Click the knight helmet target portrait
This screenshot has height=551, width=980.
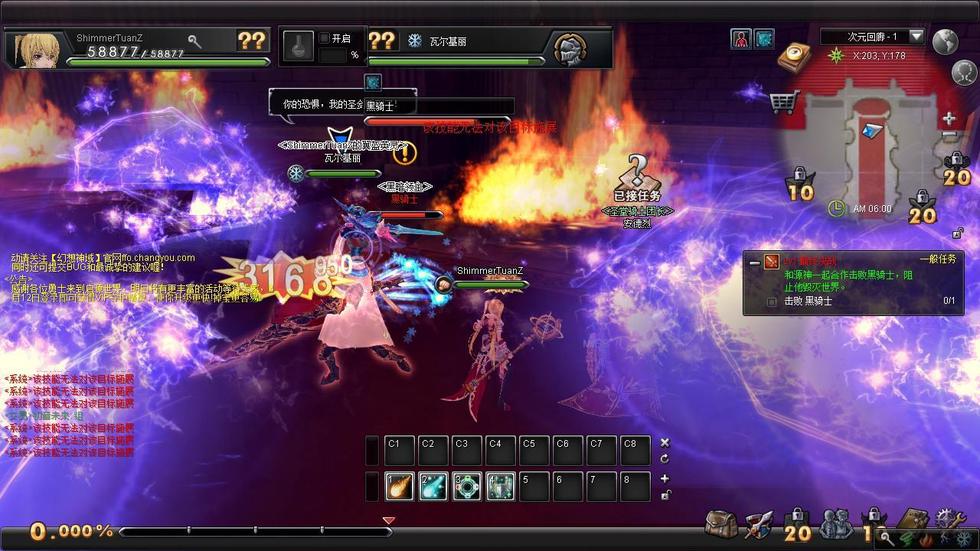click(x=570, y=47)
